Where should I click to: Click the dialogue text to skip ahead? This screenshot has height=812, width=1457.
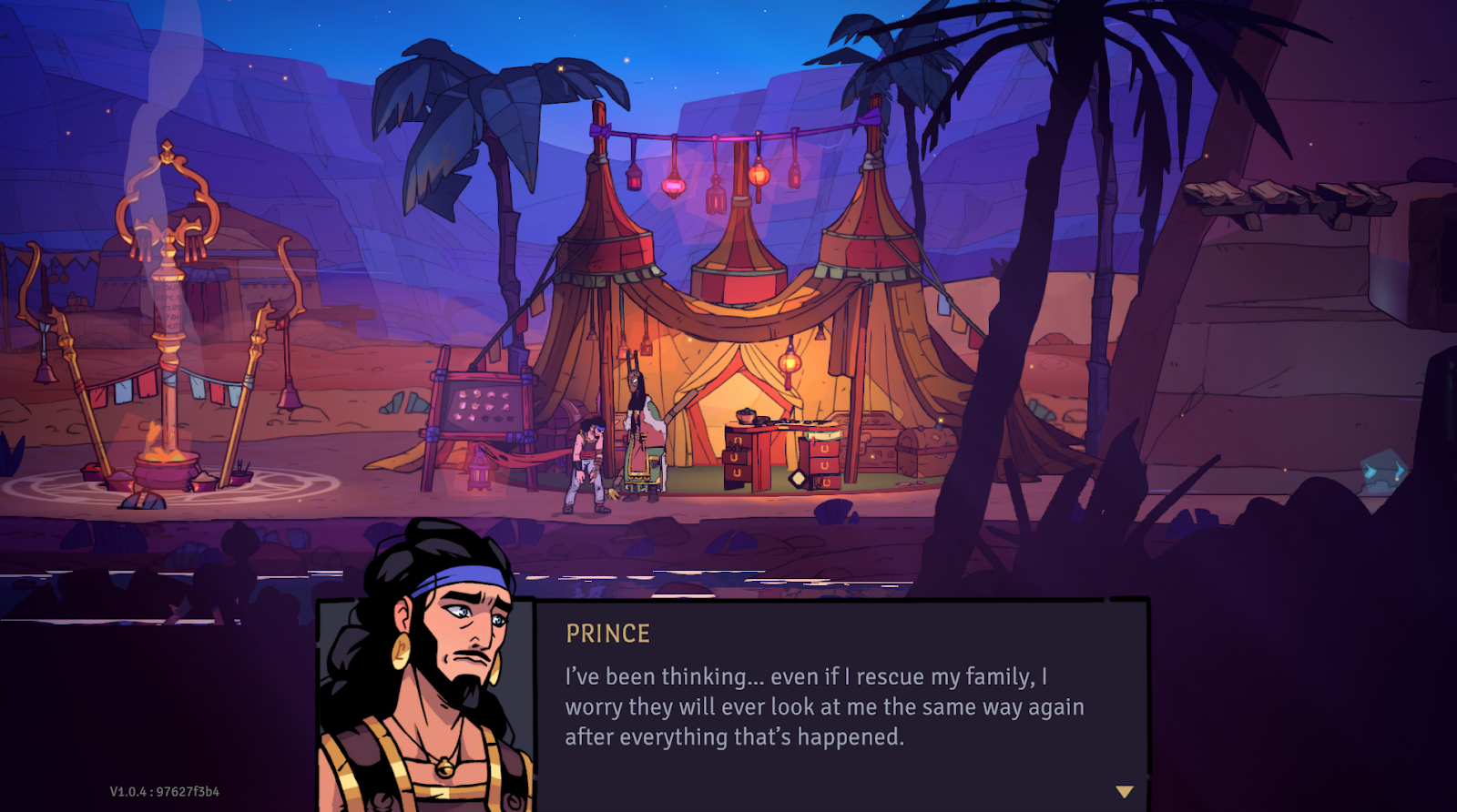coord(820,705)
